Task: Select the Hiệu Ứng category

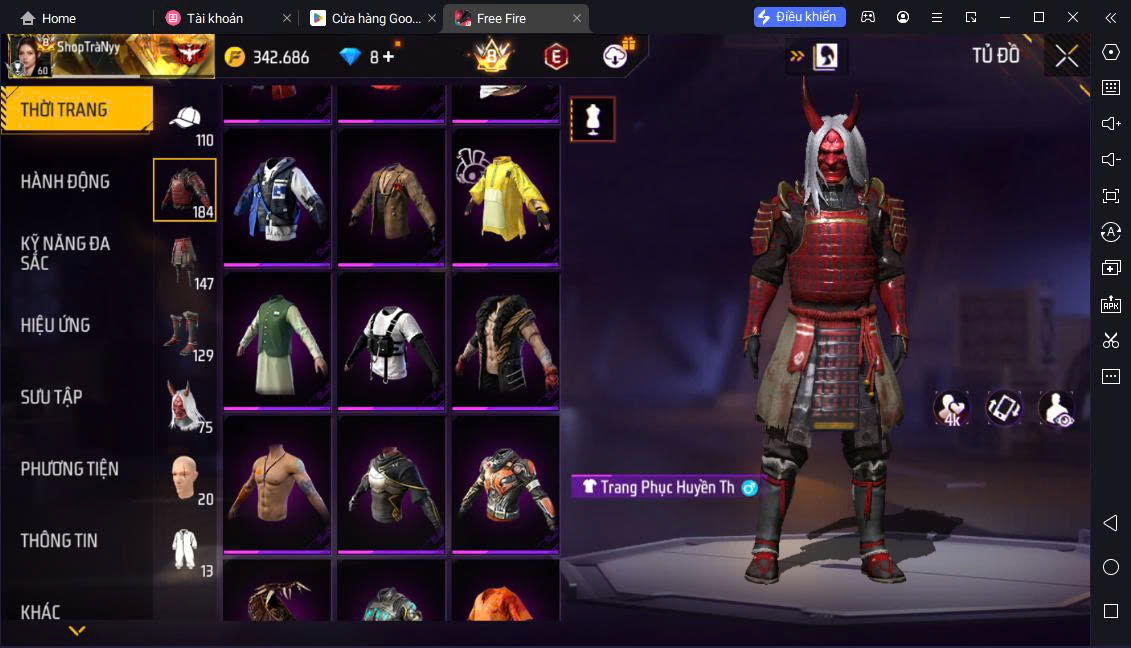Action: click(x=56, y=325)
